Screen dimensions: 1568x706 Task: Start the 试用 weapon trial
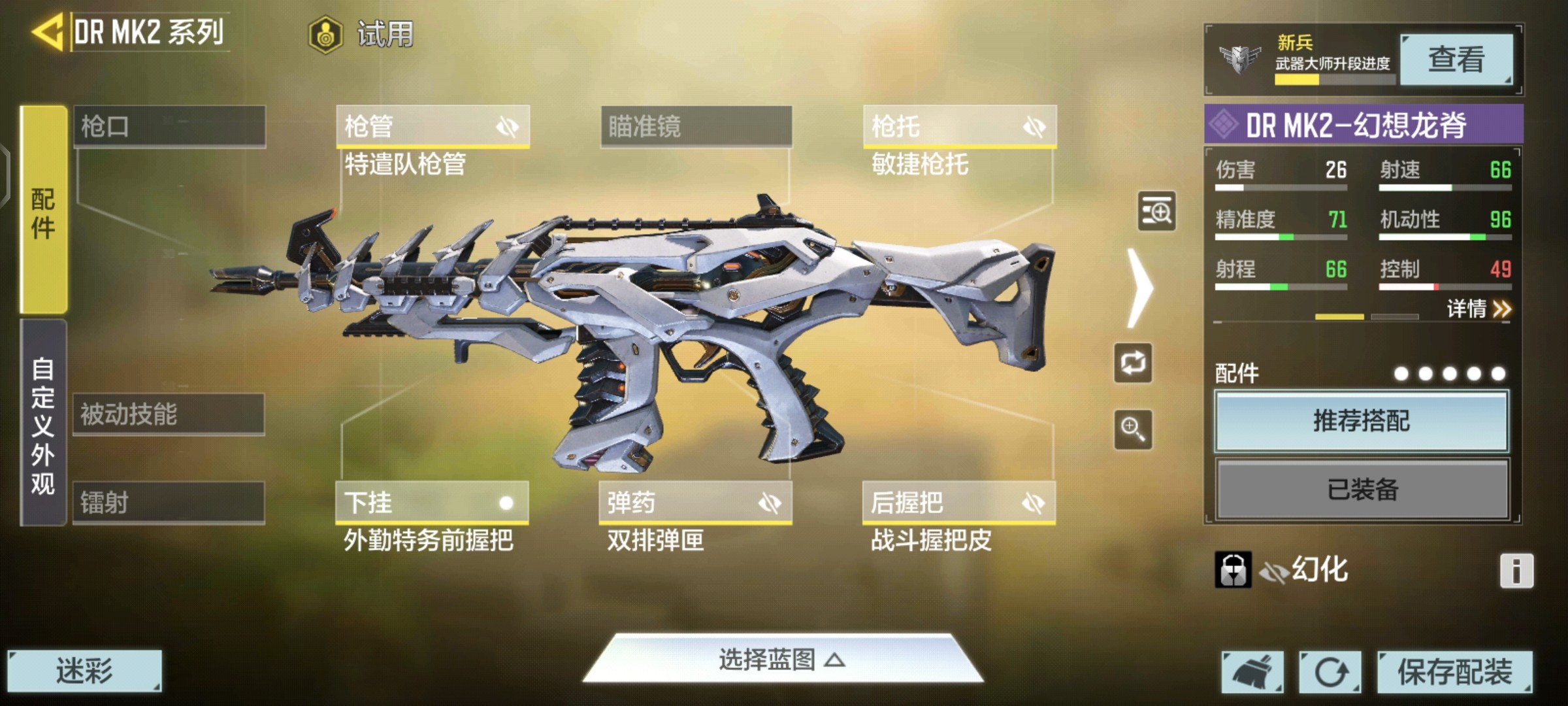point(361,34)
